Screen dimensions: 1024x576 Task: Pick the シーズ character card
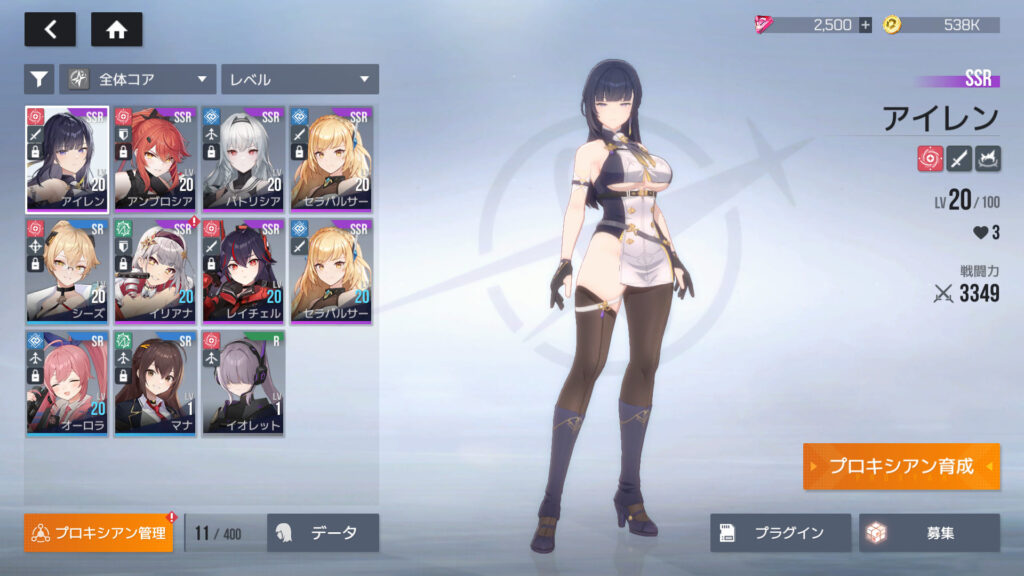[67, 271]
